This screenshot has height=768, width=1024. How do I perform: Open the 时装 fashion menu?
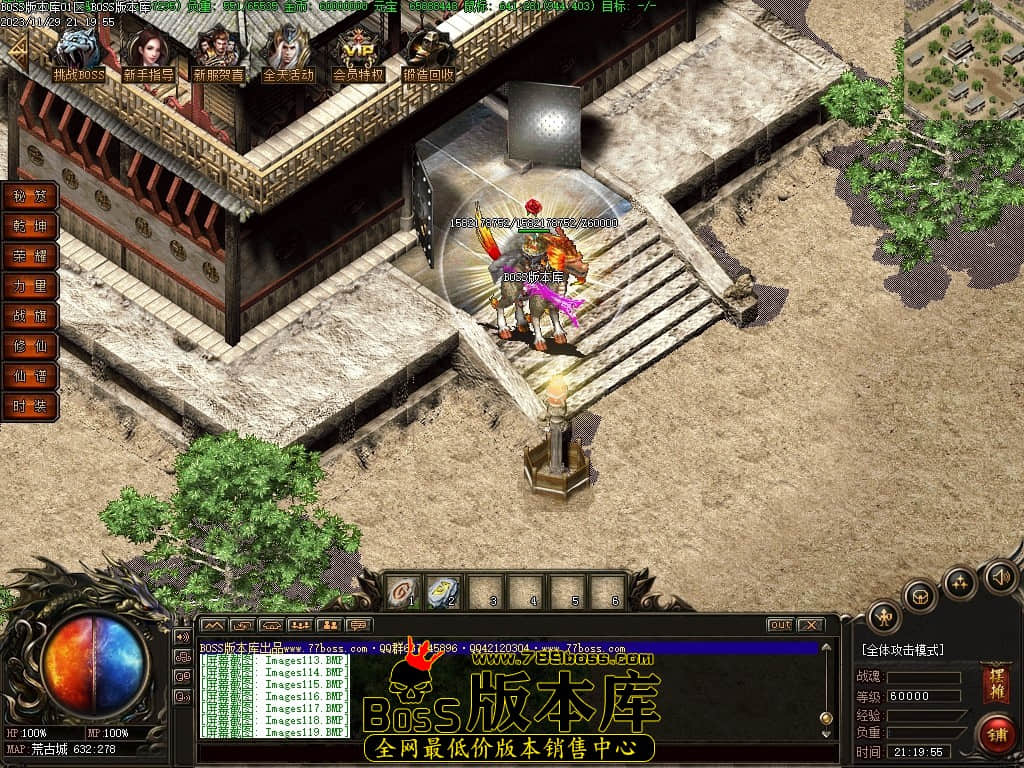(x=30, y=407)
